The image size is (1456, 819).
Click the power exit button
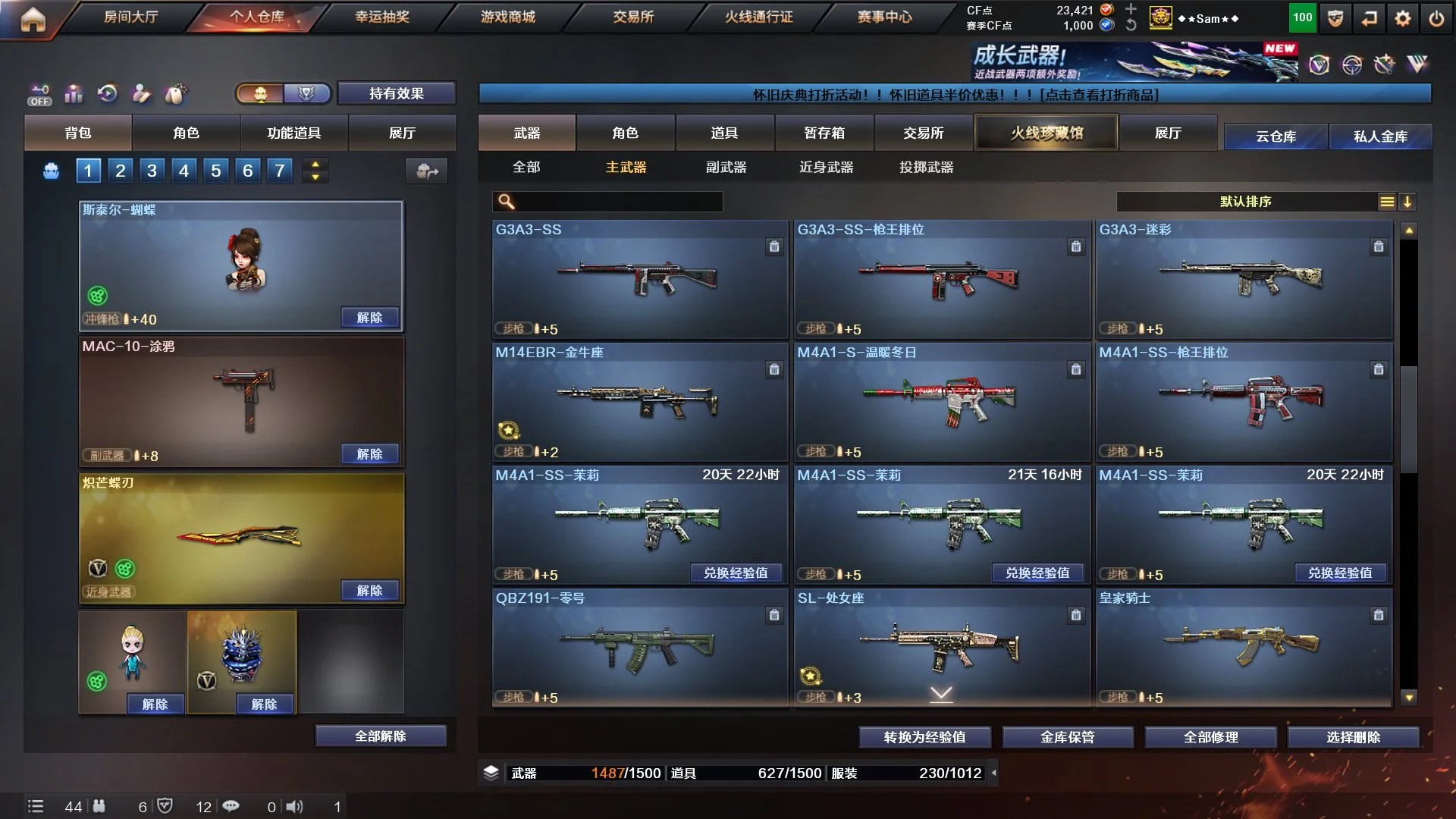[x=1436, y=19]
